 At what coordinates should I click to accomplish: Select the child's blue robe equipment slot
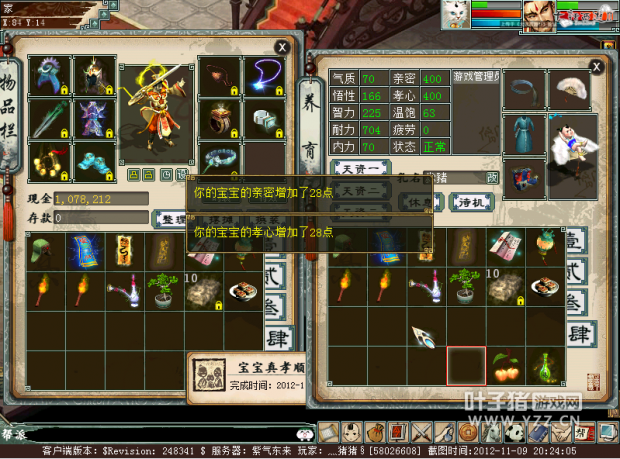point(522,134)
